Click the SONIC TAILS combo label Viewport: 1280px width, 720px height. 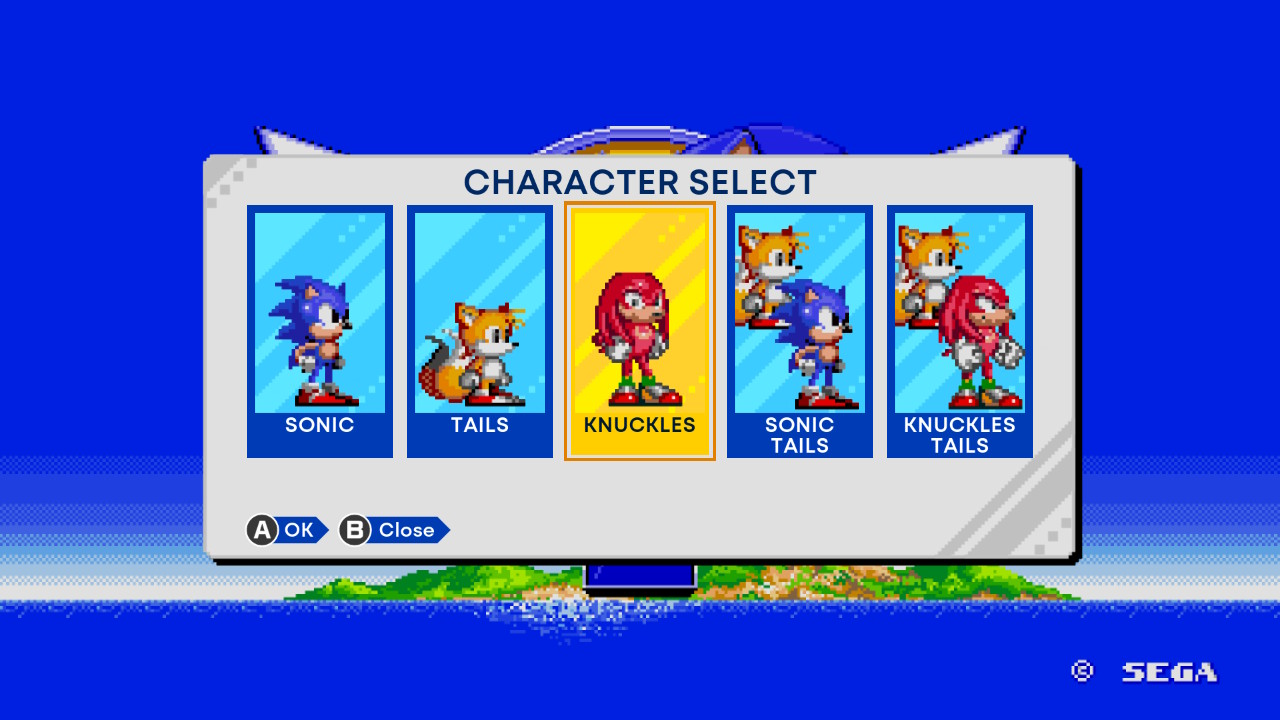click(799, 434)
